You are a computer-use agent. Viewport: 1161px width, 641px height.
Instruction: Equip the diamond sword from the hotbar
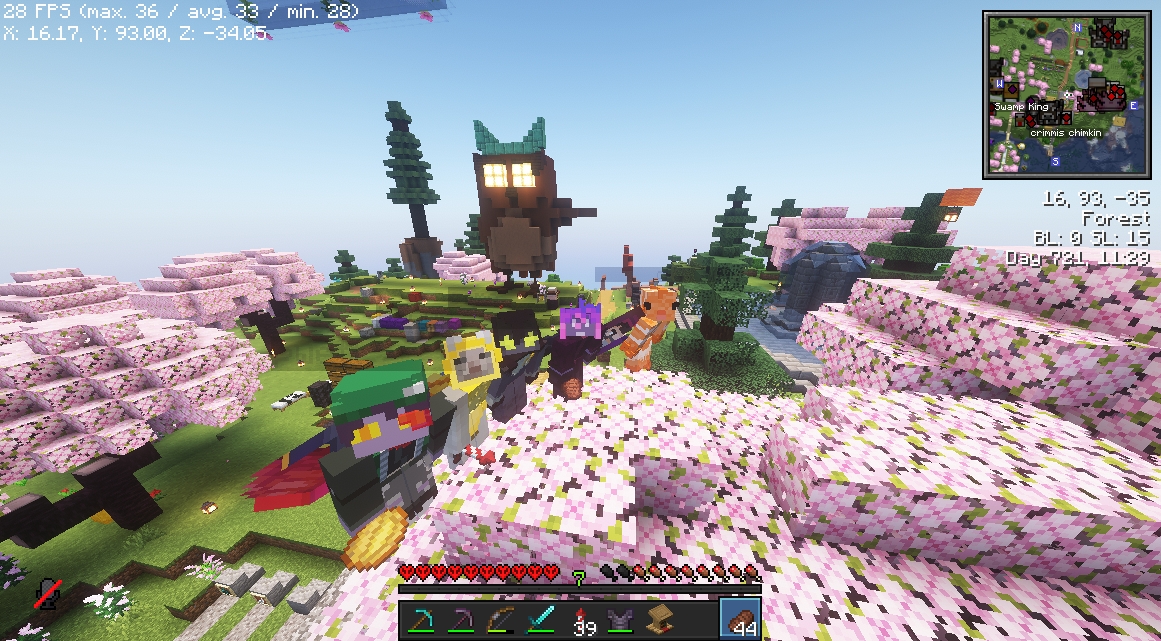[541, 620]
